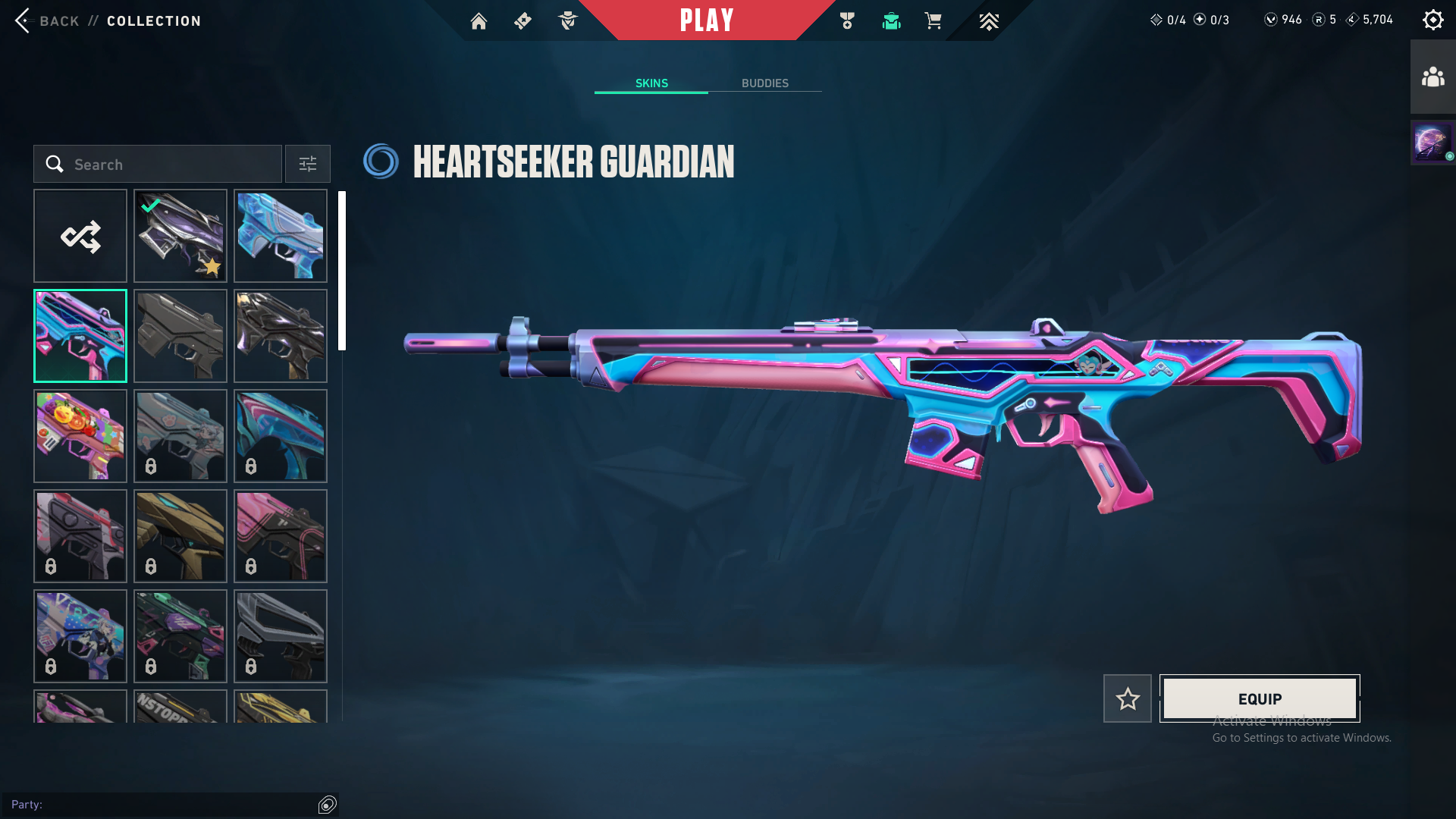The image size is (1456, 819).
Task: Select the light blue Guardian skin thumbnail
Action: click(x=281, y=236)
